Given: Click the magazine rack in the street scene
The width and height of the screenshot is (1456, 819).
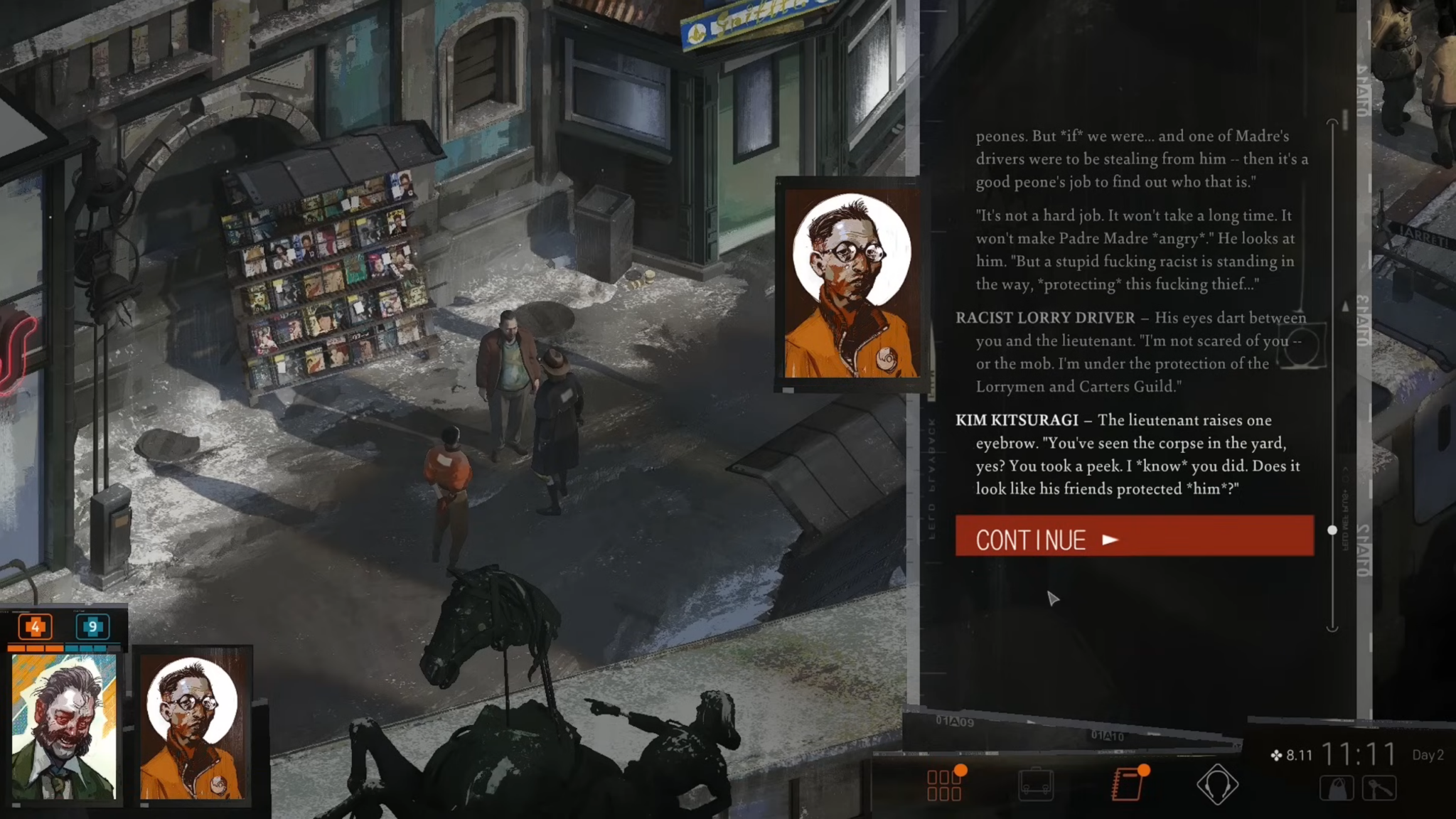Looking at the screenshot, I should coord(327,277).
